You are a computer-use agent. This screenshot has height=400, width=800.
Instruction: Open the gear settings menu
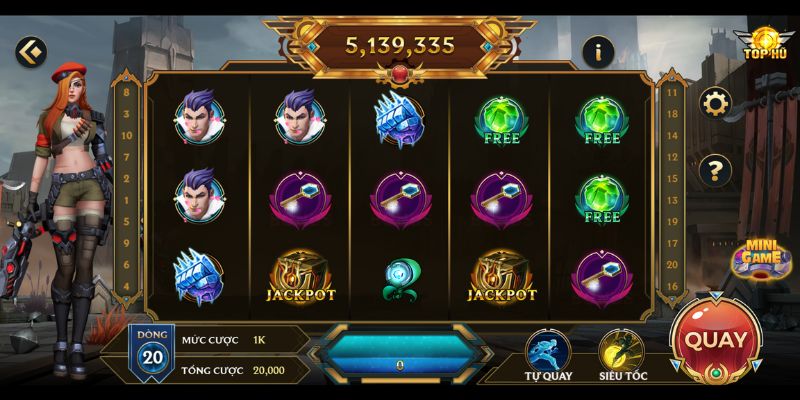click(x=715, y=102)
